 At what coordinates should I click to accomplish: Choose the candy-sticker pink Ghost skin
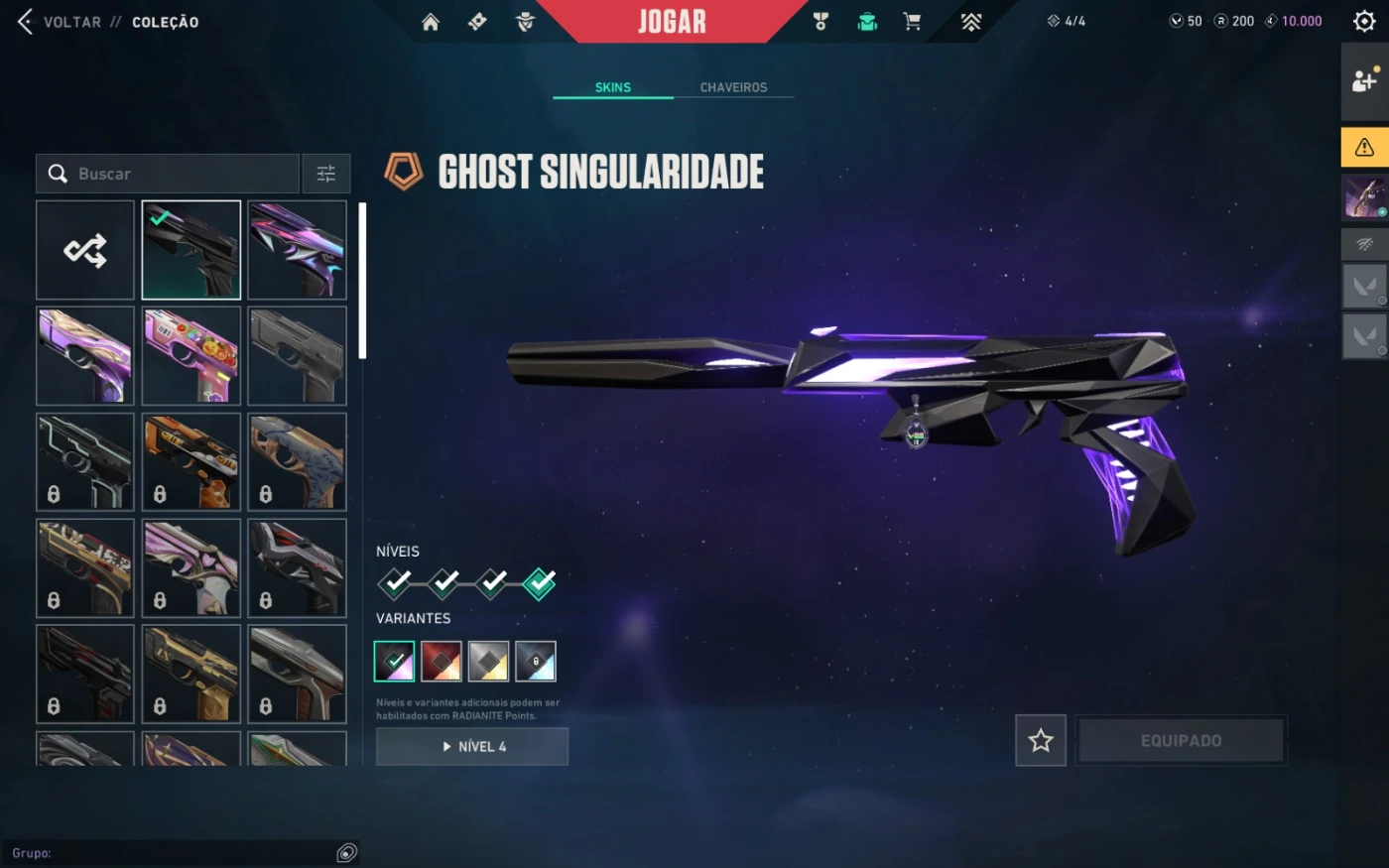pos(191,355)
